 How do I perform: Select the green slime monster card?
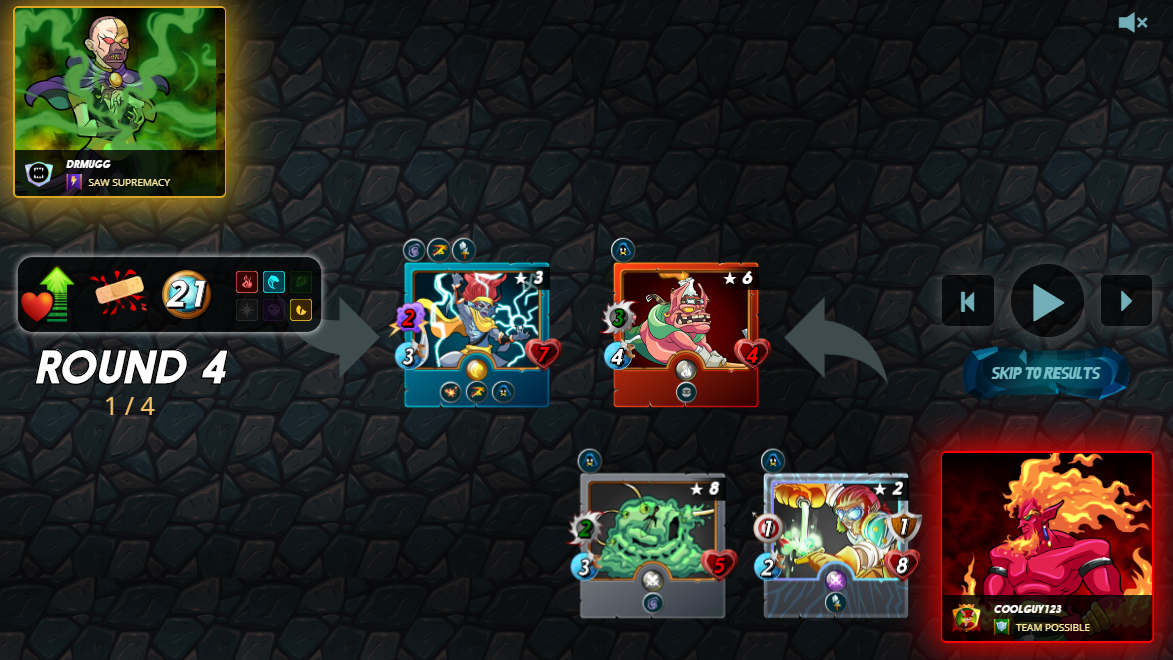pyautogui.click(x=652, y=545)
